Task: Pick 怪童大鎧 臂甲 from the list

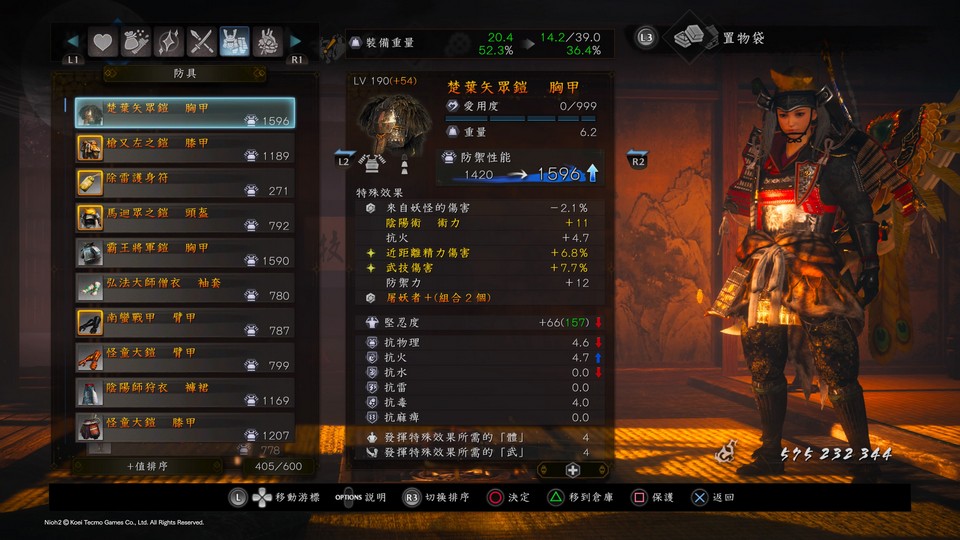Action: (x=185, y=358)
